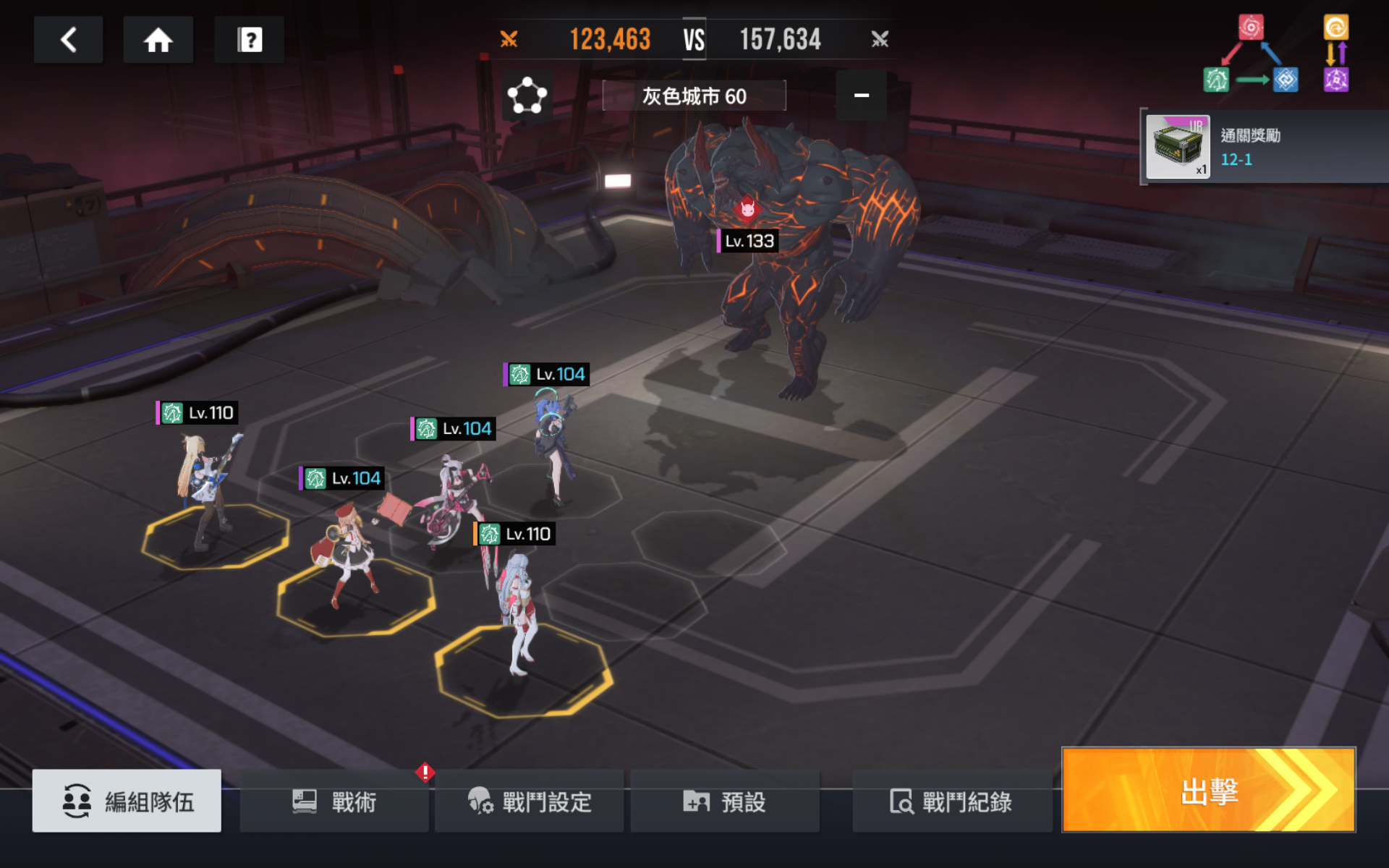1389x868 pixels.
Task: Open the 戰術 tactics menu
Action: pyautogui.click(x=334, y=801)
